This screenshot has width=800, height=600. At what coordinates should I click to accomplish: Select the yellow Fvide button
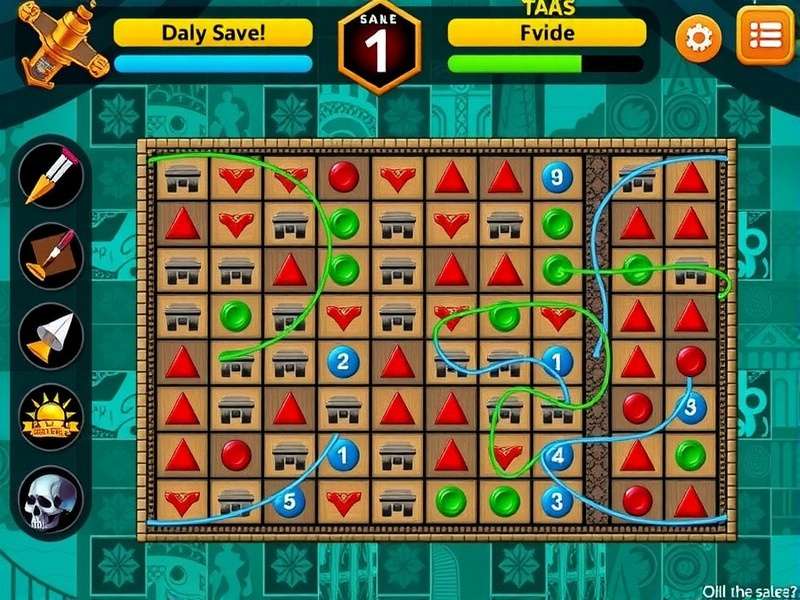tap(547, 32)
